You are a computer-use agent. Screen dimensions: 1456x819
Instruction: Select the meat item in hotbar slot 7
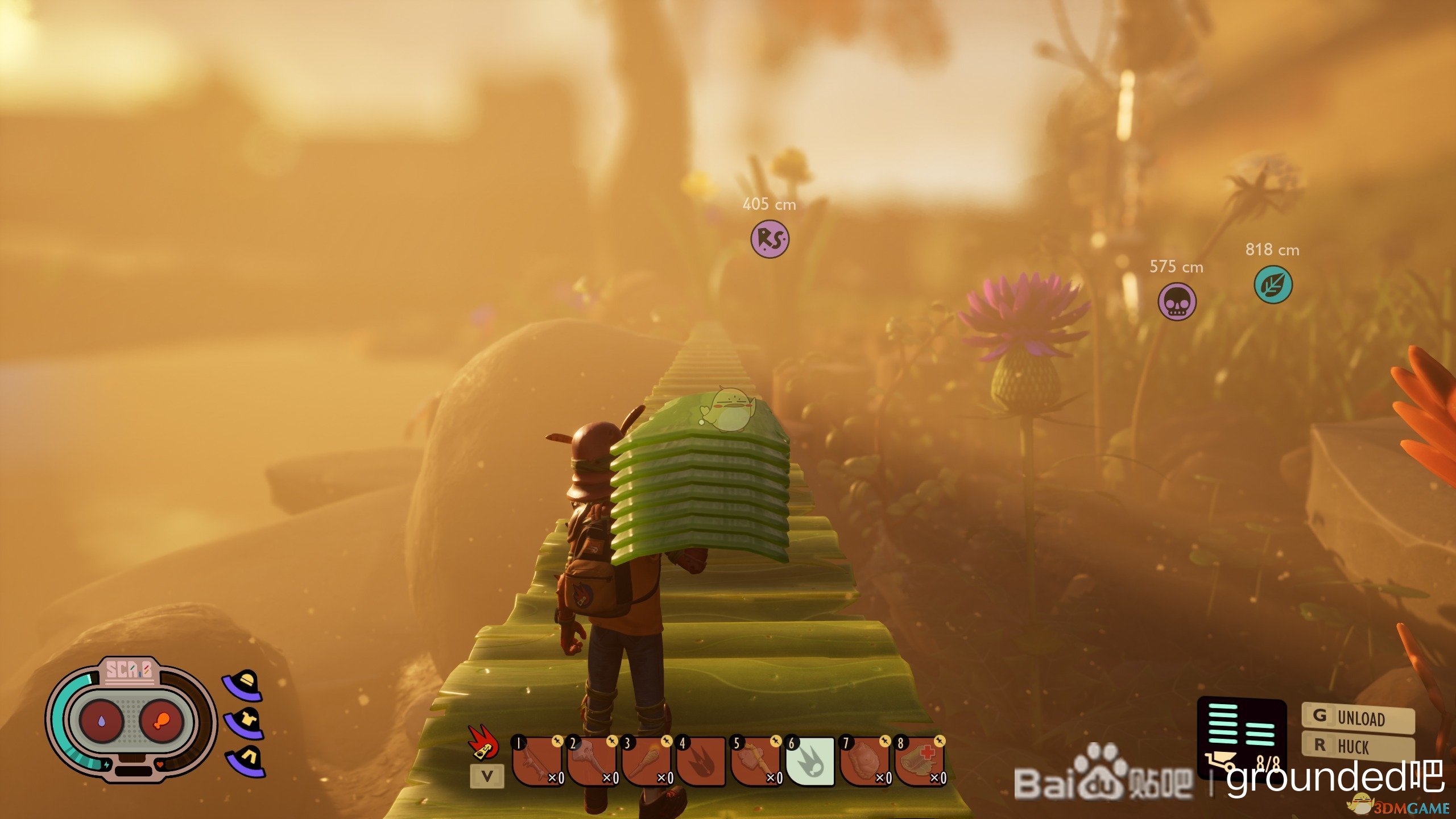[864, 761]
